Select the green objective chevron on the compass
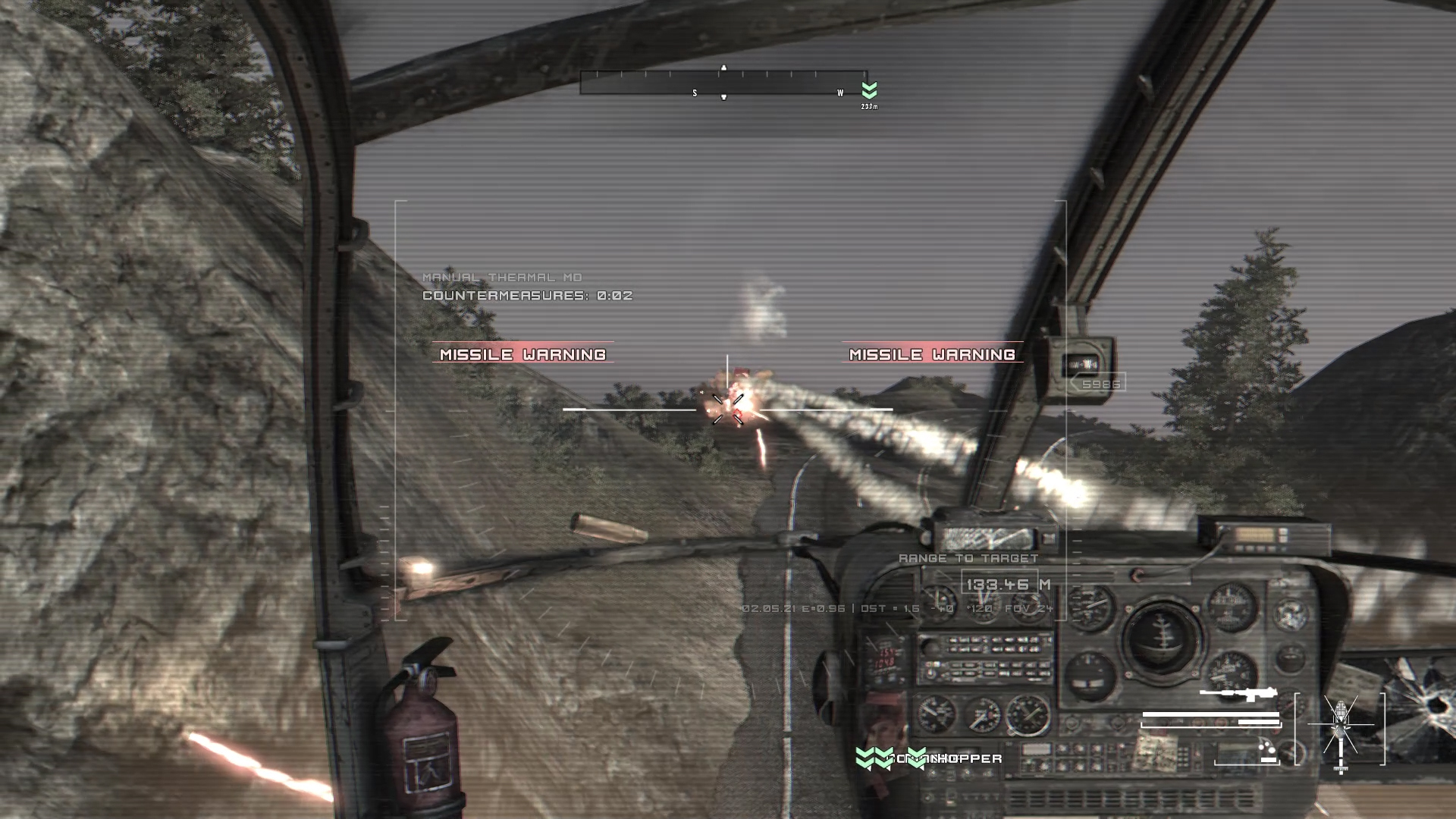Viewport: 1456px width, 819px height. pos(869,90)
